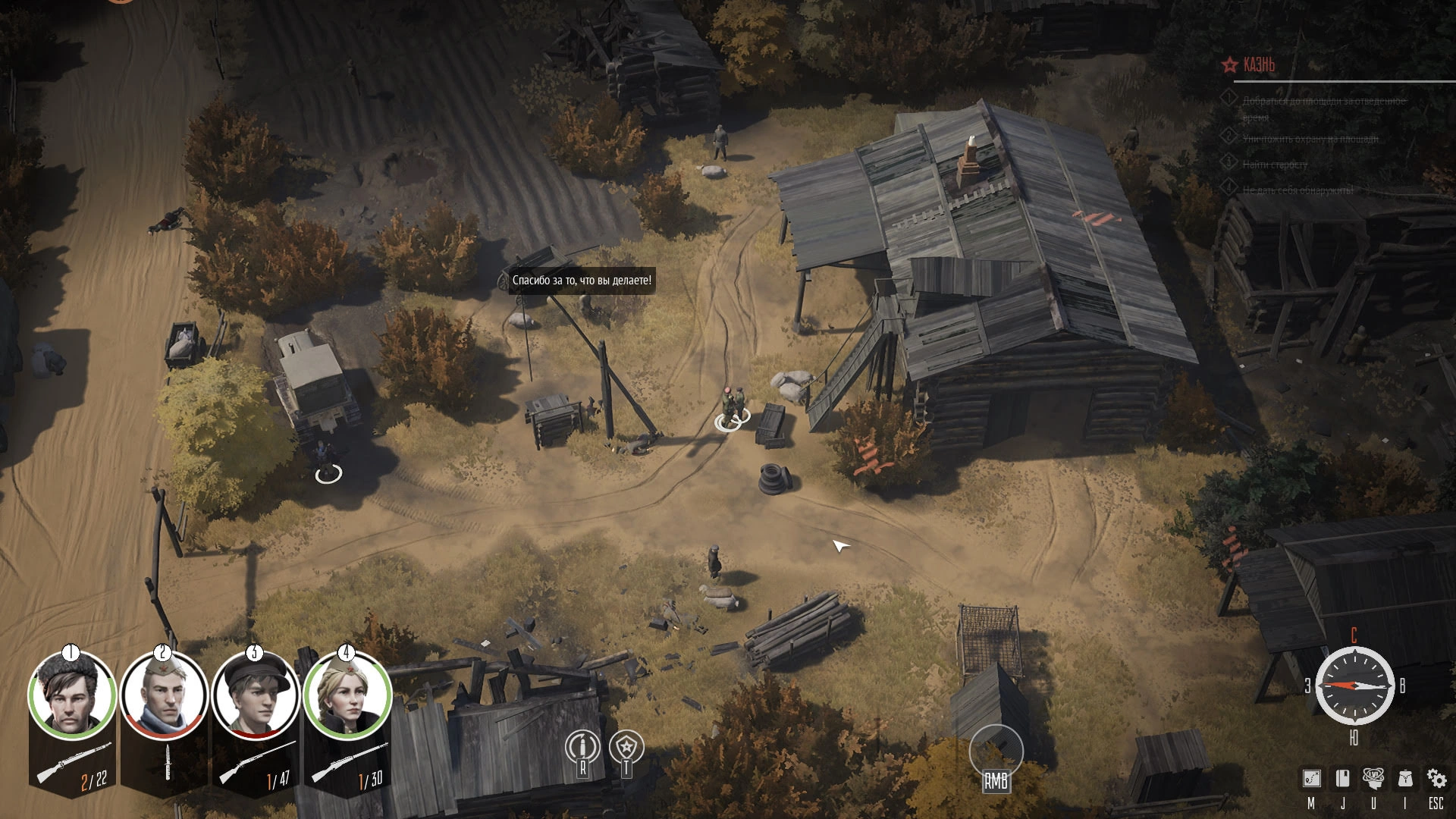Click the circular RMB action indicator
1456x819 pixels.
click(996, 752)
